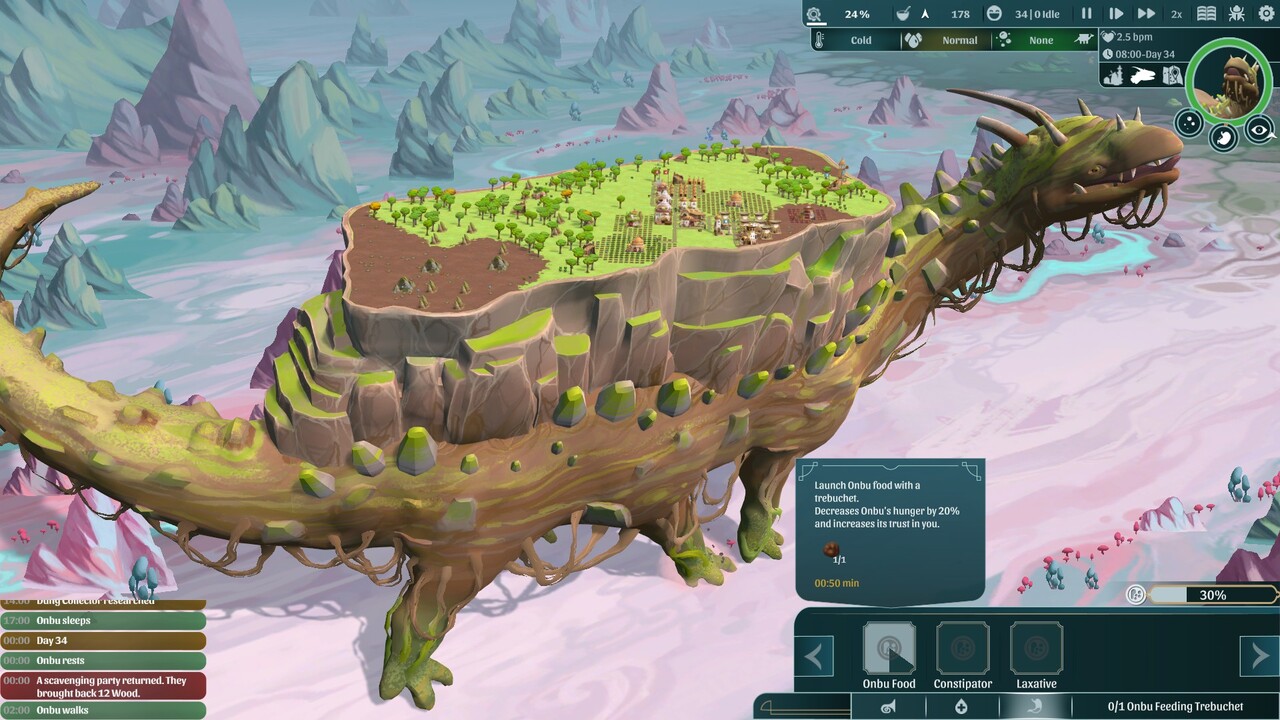Screen dimensions: 1280x720
Task: Open the book encyclopedia
Action: click(1207, 14)
